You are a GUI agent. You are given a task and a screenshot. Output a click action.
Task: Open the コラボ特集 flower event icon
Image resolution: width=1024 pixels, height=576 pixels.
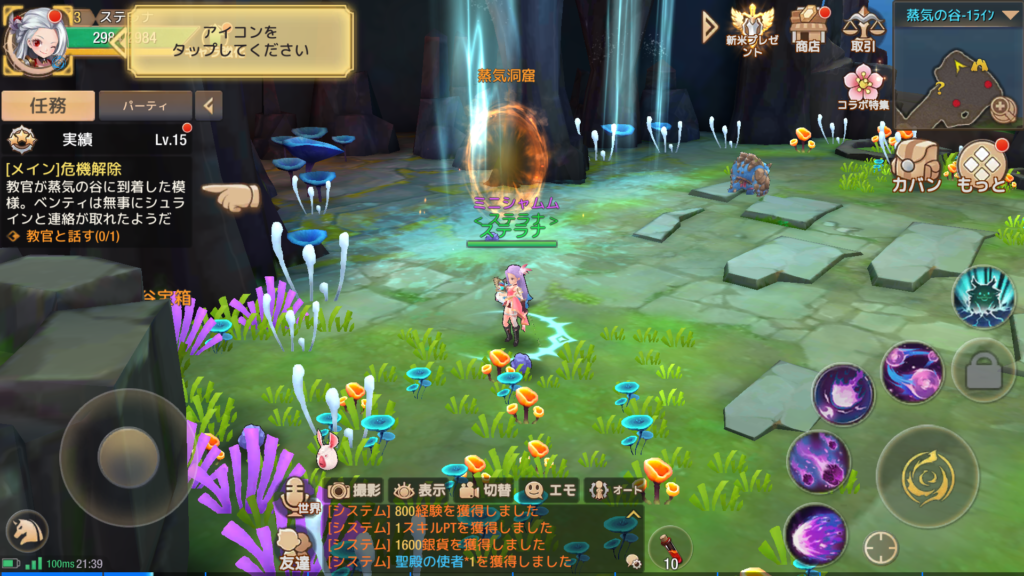coord(861,86)
